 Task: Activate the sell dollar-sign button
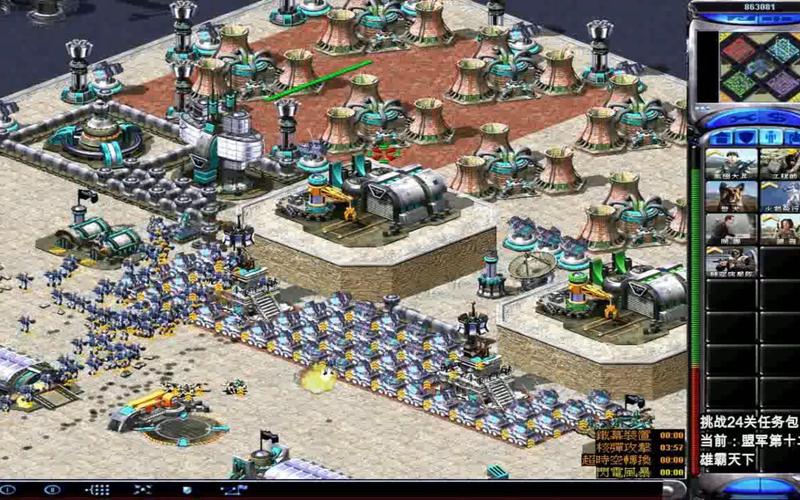770,118
